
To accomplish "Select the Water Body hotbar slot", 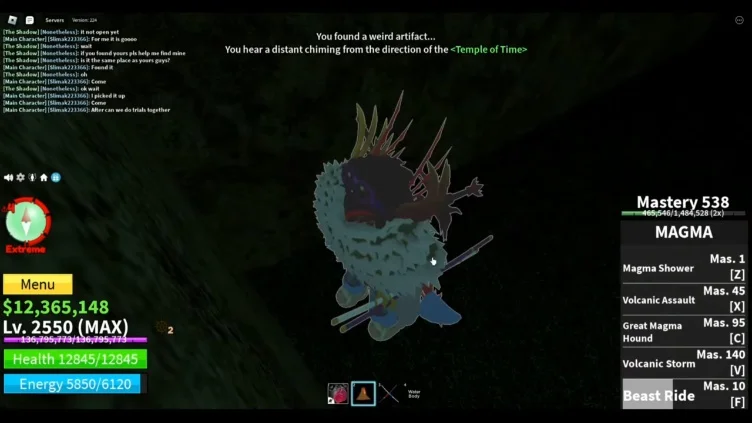I will tap(414, 393).
